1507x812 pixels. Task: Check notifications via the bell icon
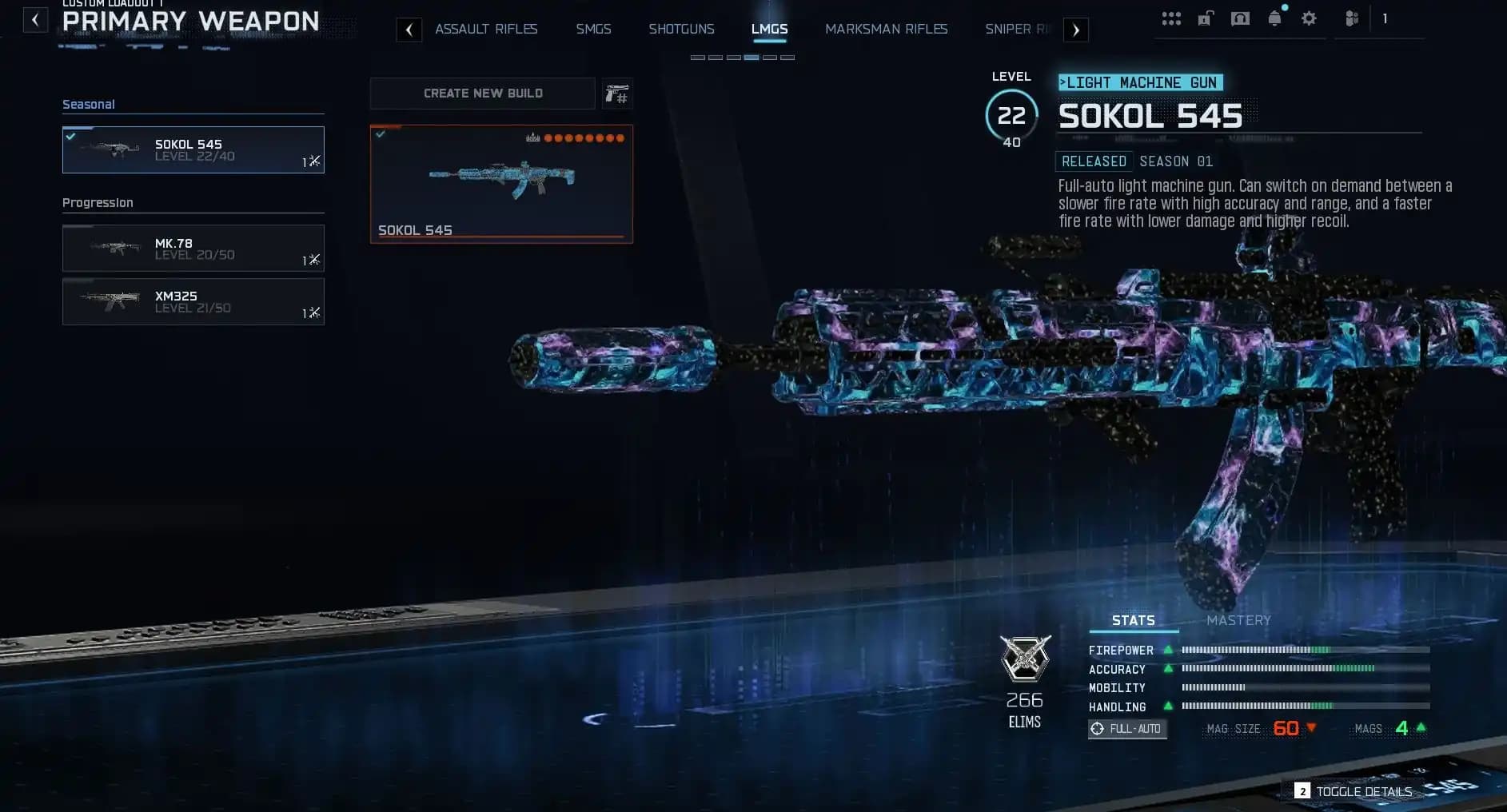click(1274, 18)
